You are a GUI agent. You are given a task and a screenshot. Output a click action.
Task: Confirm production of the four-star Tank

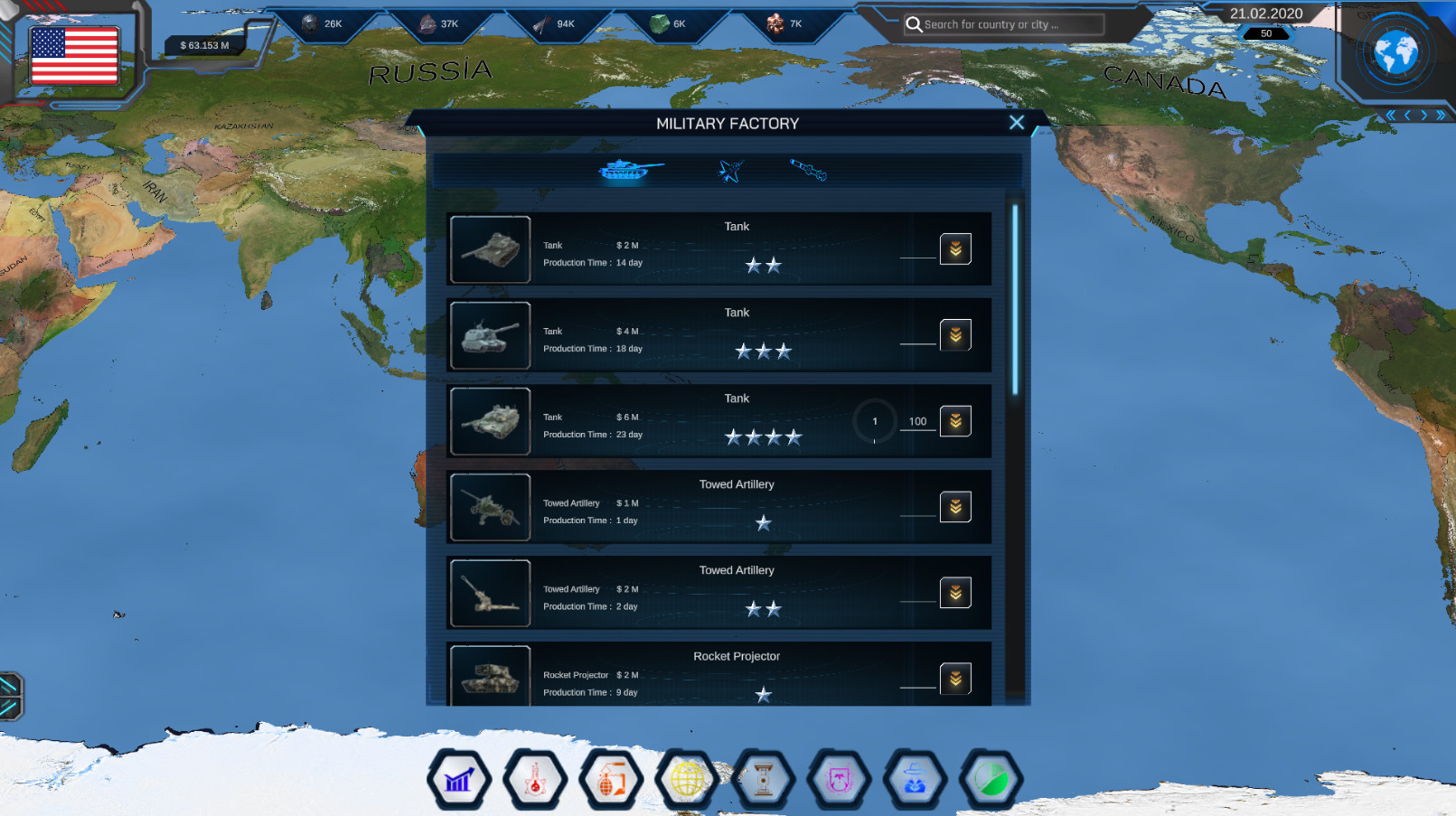(x=955, y=421)
